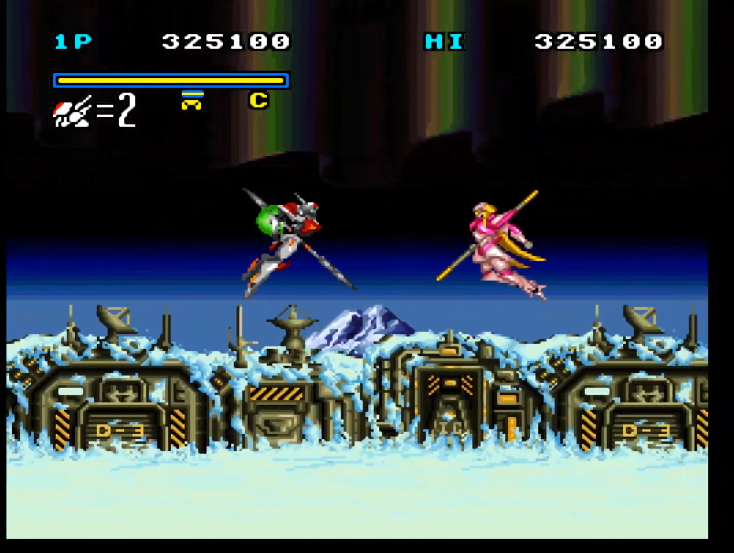
Task: Select the yellow and blue weapon icon
Action: (x=192, y=100)
